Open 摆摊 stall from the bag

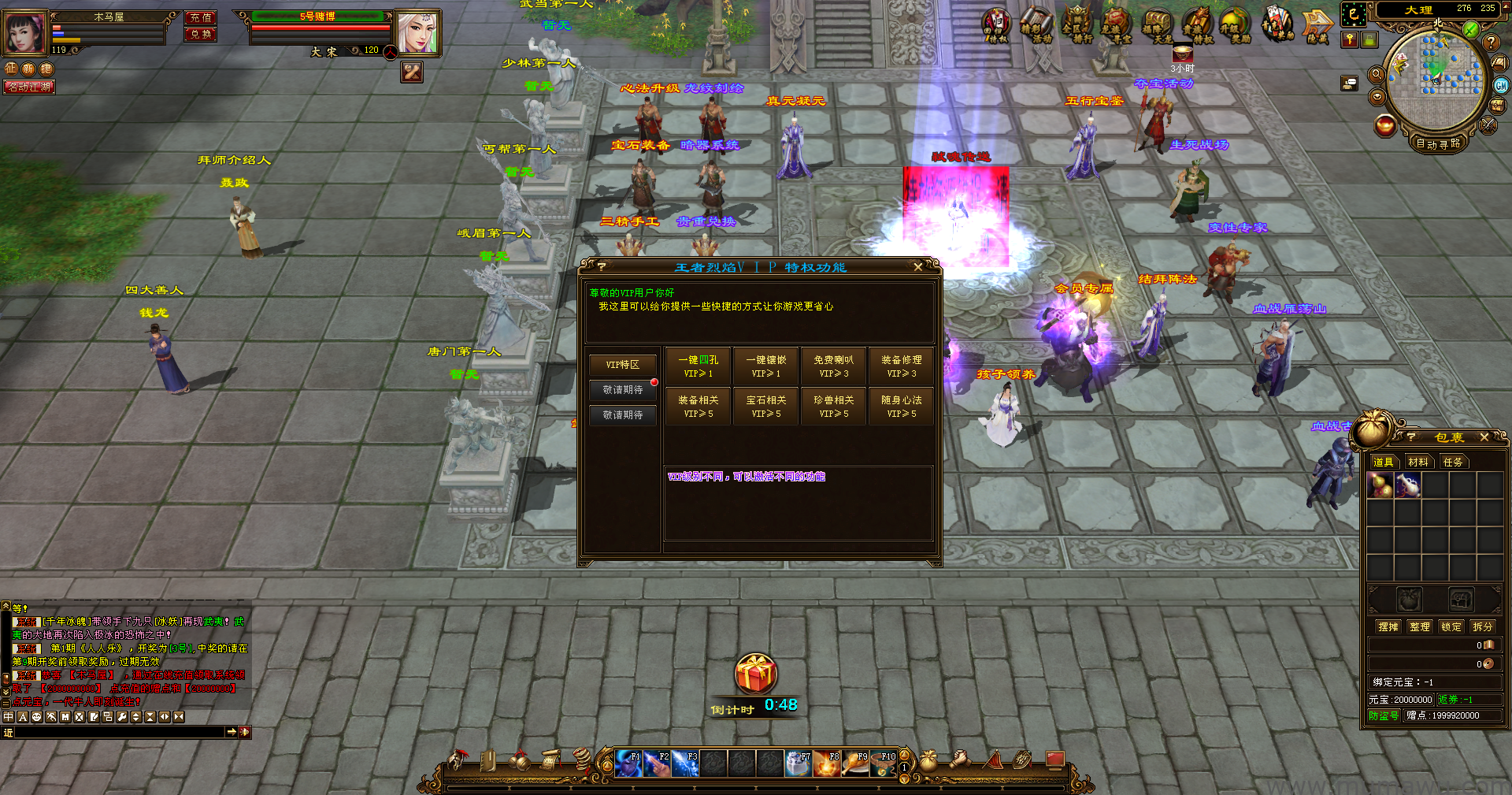click(1388, 627)
